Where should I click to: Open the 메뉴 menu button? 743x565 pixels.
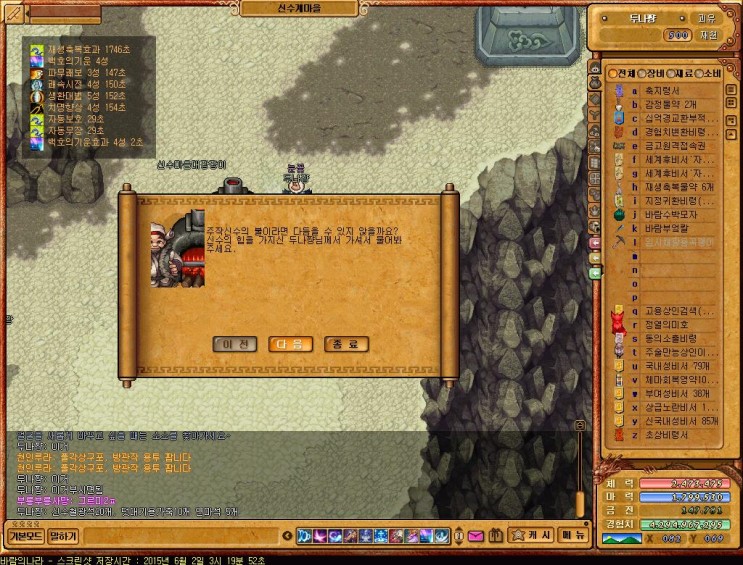pyautogui.click(x=573, y=535)
